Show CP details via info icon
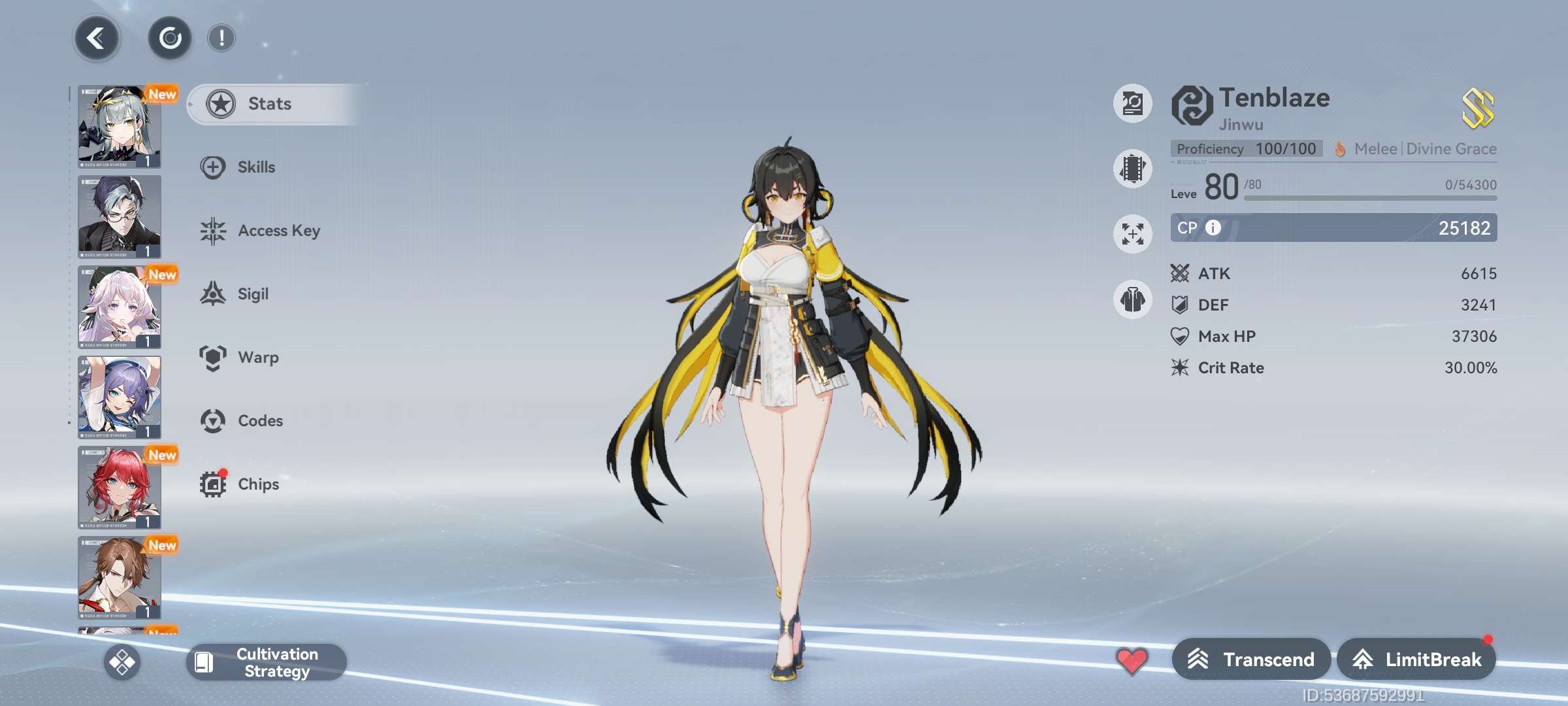The image size is (1568, 706). click(1213, 227)
